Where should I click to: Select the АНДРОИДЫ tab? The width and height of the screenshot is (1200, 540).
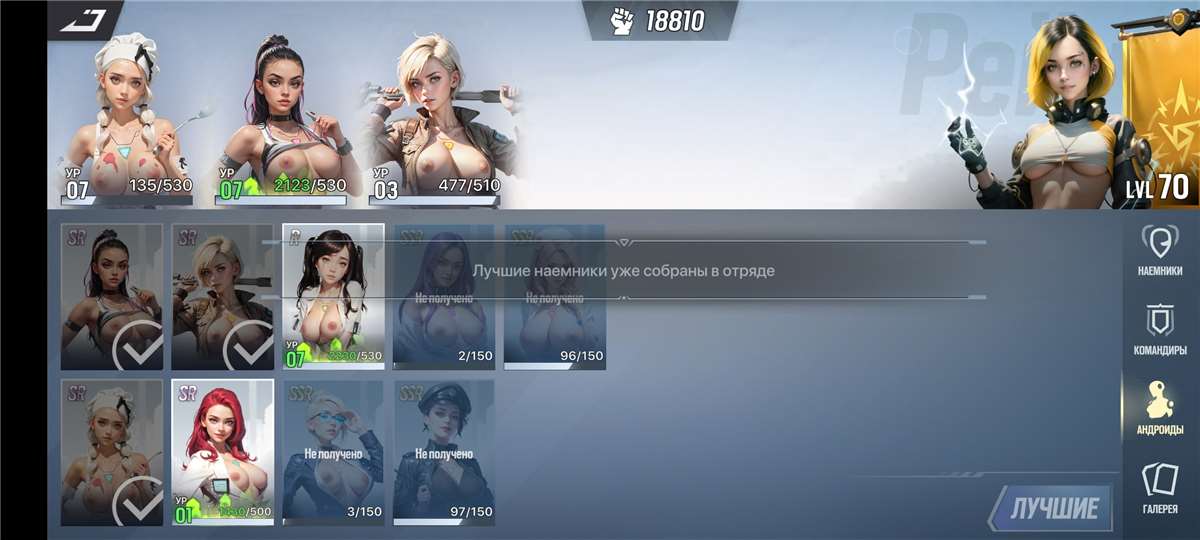(x=1160, y=408)
